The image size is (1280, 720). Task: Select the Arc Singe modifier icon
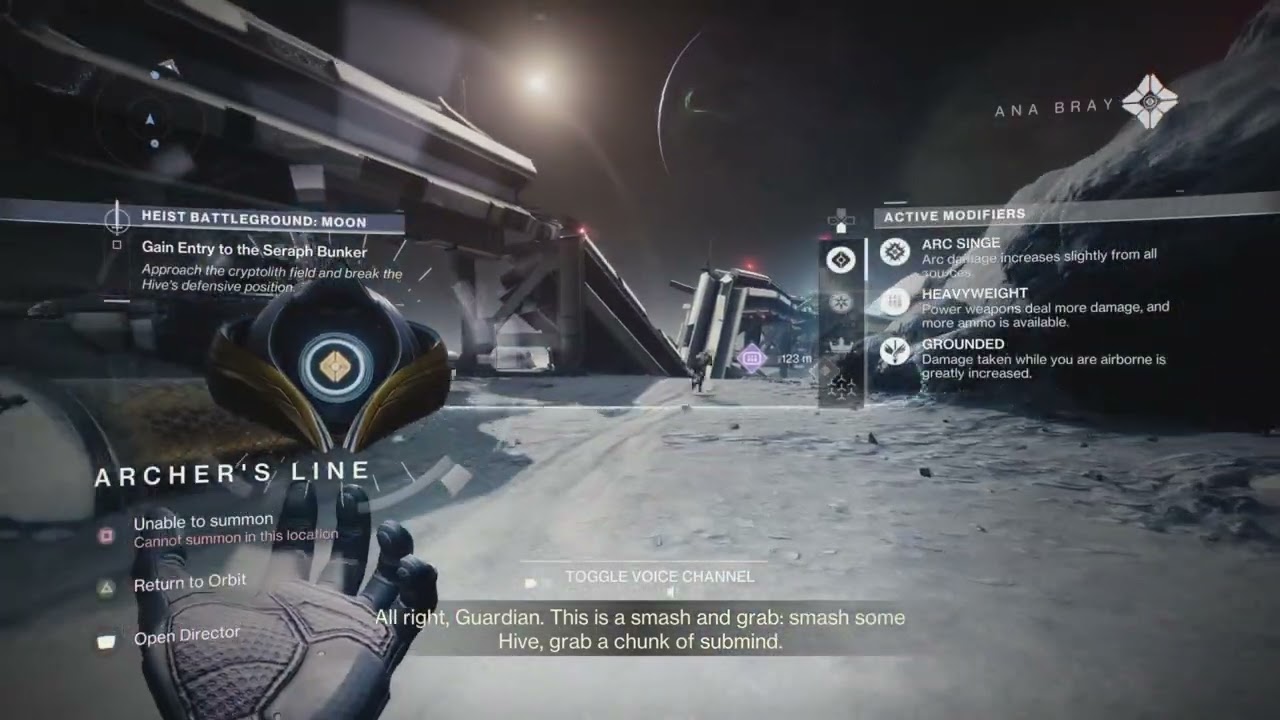point(895,252)
